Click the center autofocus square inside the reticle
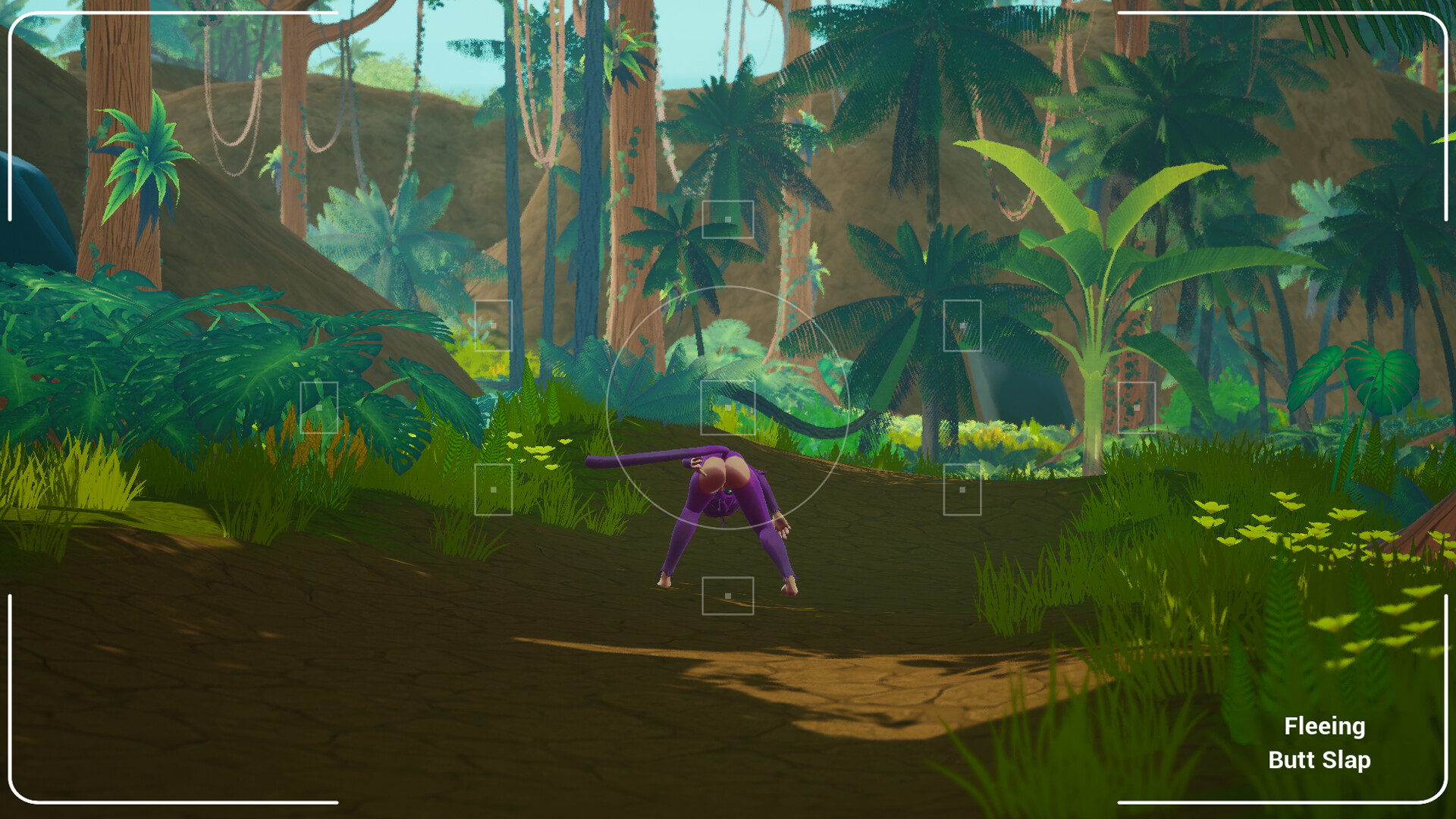This screenshot has width=1456, height=819. 728,409
